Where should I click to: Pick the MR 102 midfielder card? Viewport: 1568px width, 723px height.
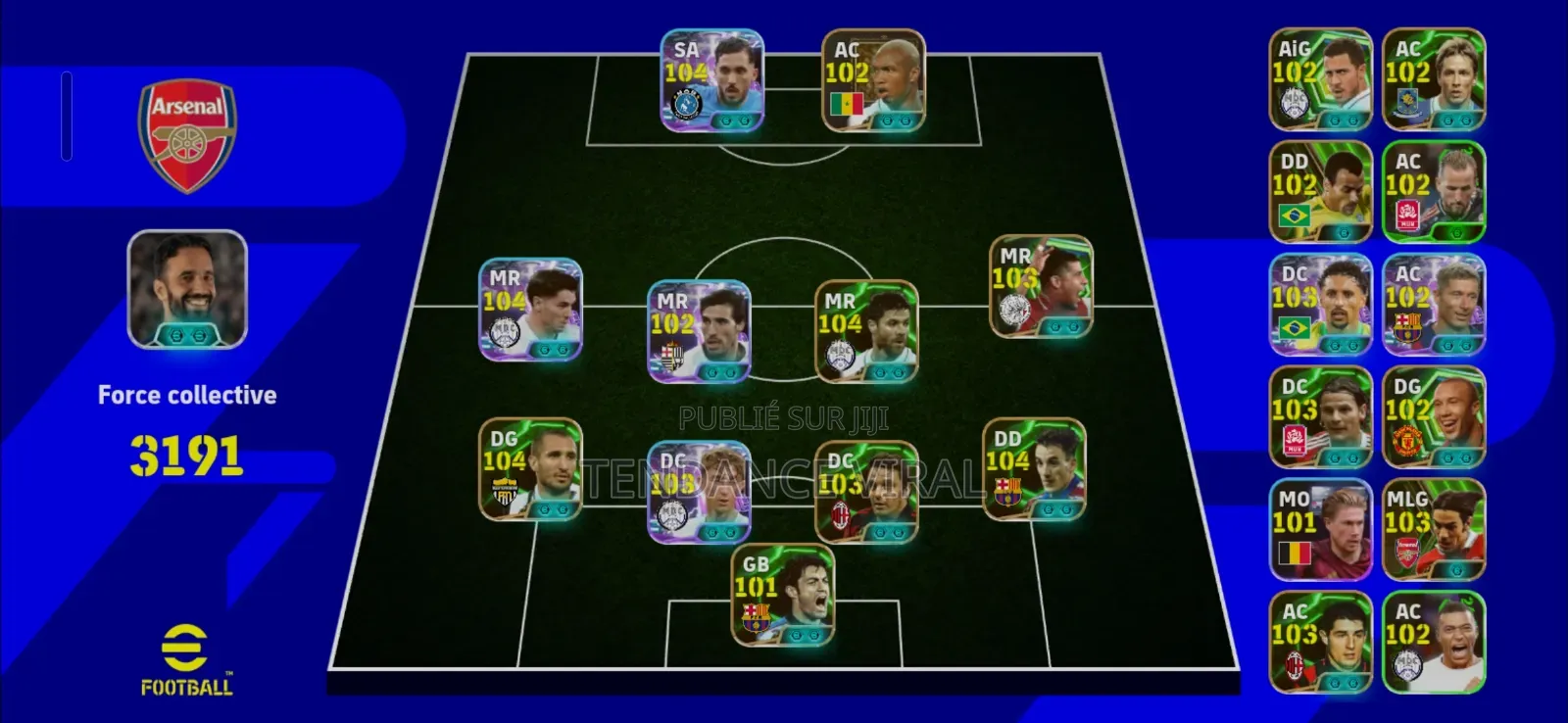pos(699,332)
